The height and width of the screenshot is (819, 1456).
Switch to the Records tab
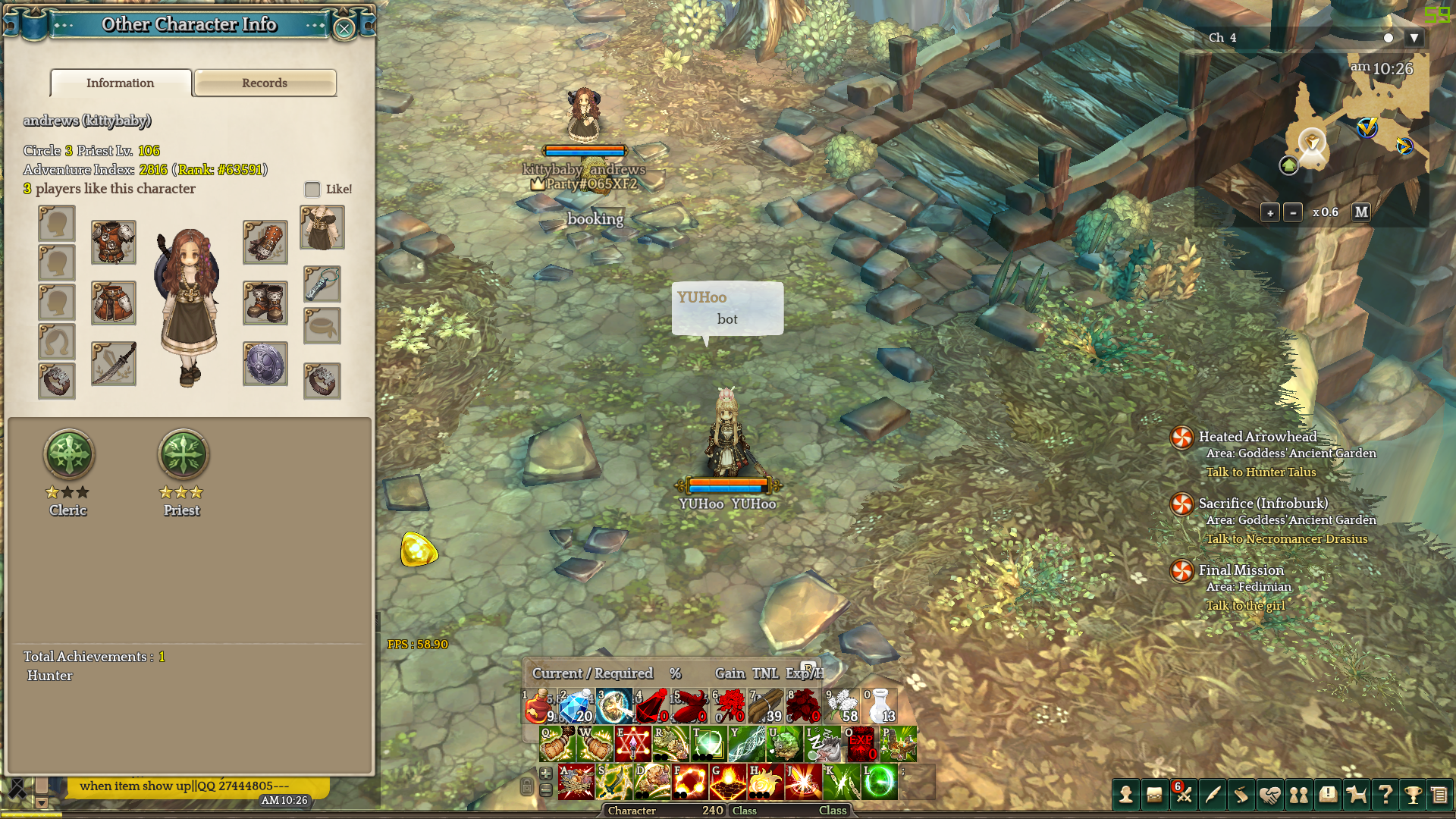pos(265,83)
